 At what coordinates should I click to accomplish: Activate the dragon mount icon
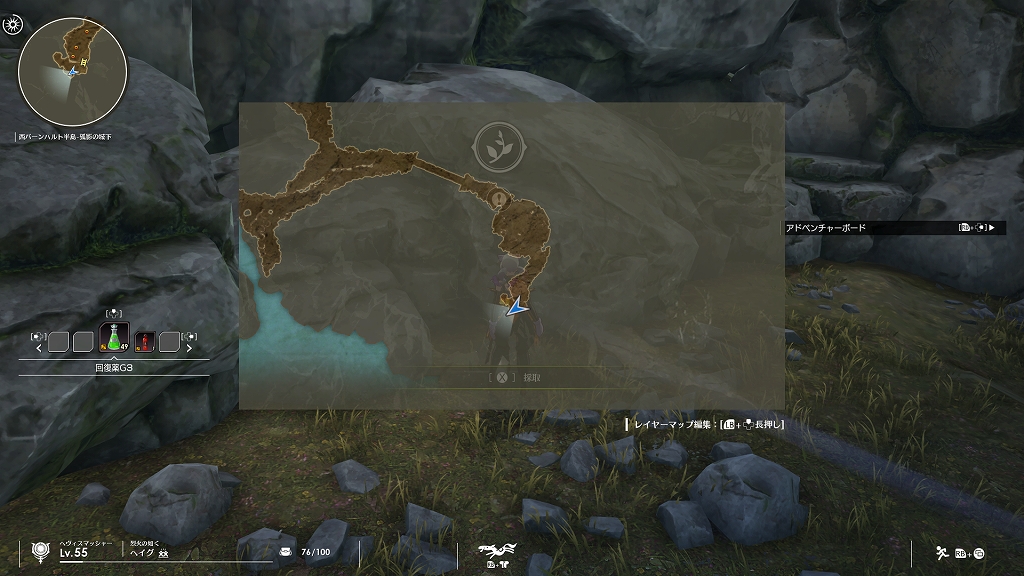pyautogui.click(x=495, y=550)
